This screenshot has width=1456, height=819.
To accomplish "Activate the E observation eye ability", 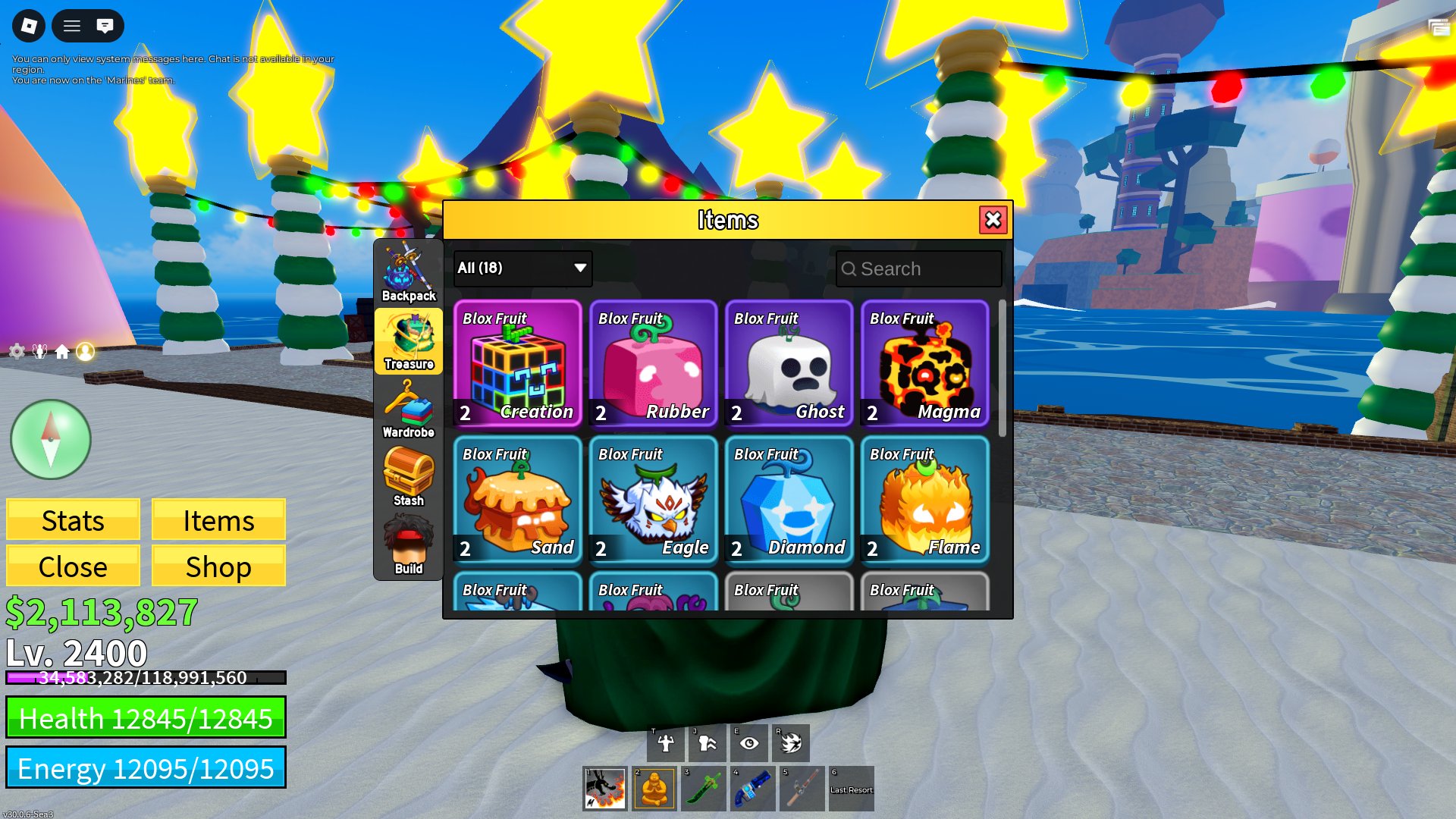I will pos(749,742).
